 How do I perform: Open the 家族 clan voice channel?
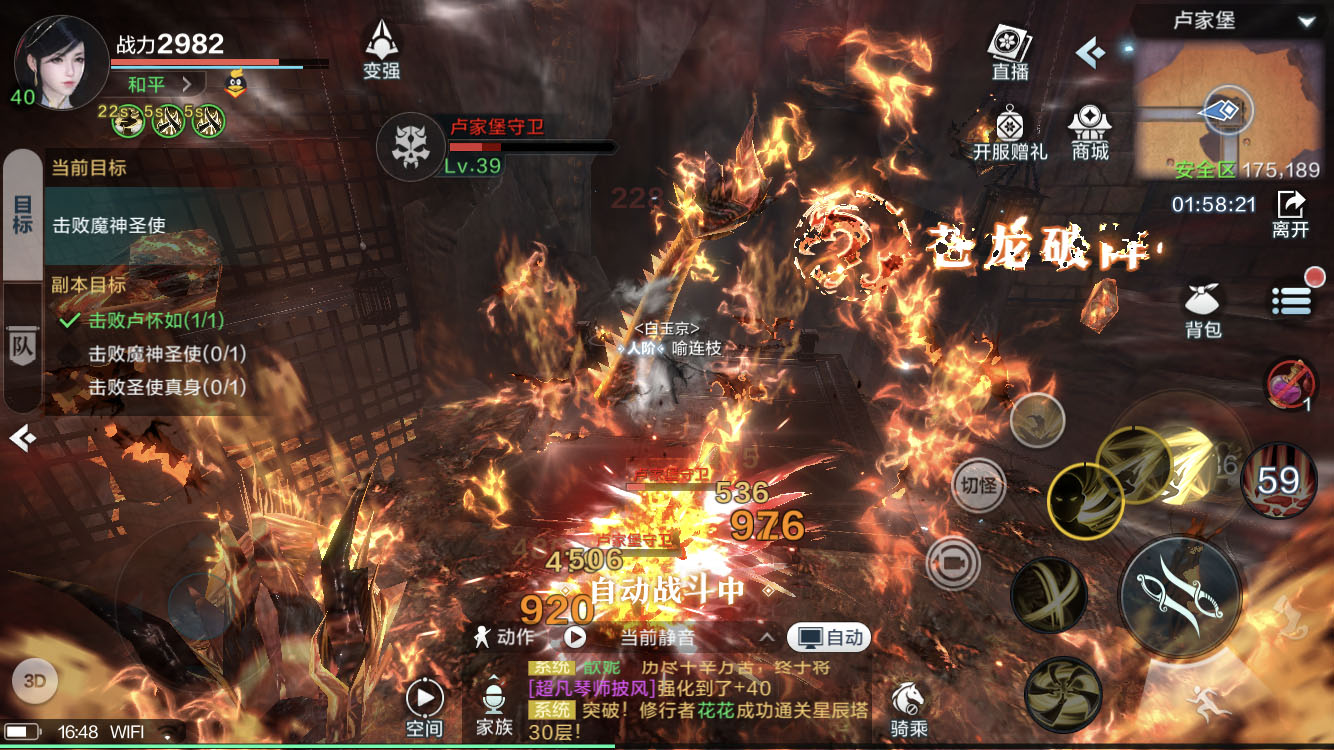tap(494, 707)
